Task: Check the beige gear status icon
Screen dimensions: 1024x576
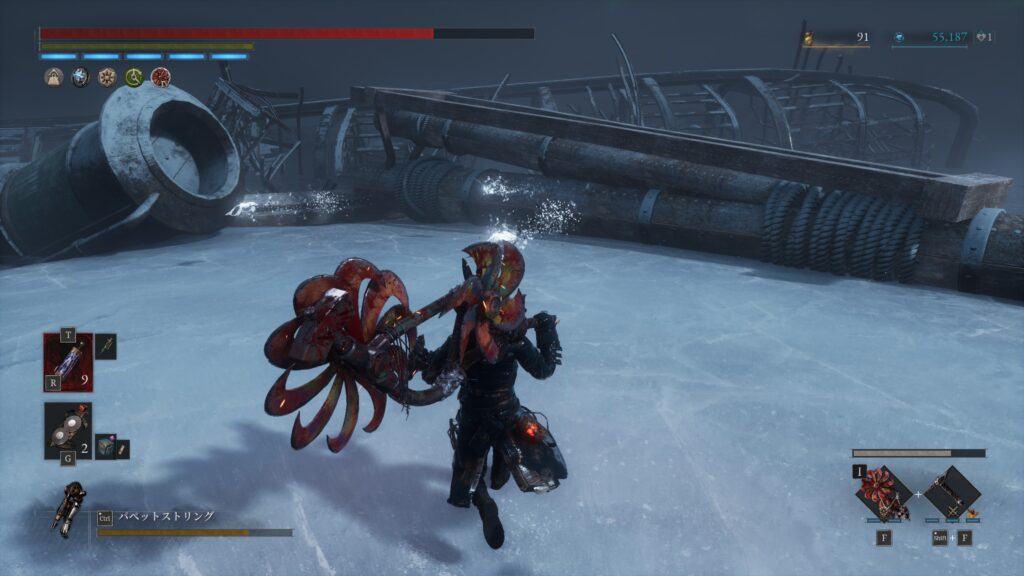Action: pos(107,77)
